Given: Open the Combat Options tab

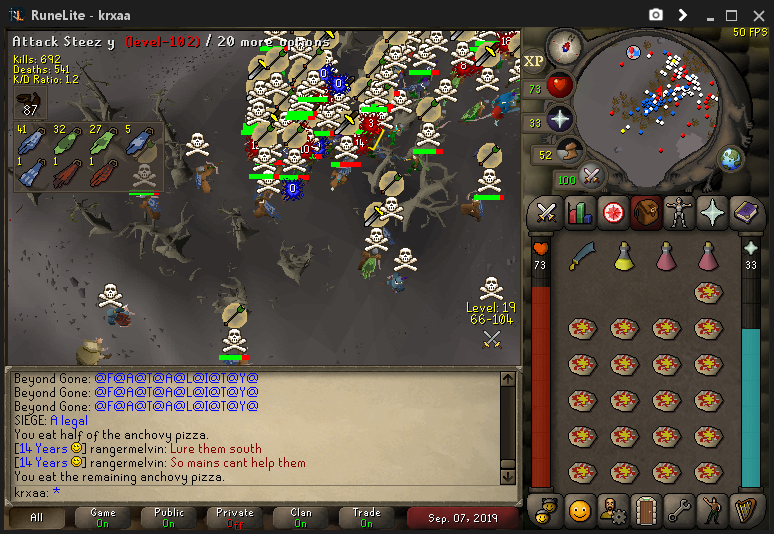Looking at the screenshot, I should tap(545, 212).
